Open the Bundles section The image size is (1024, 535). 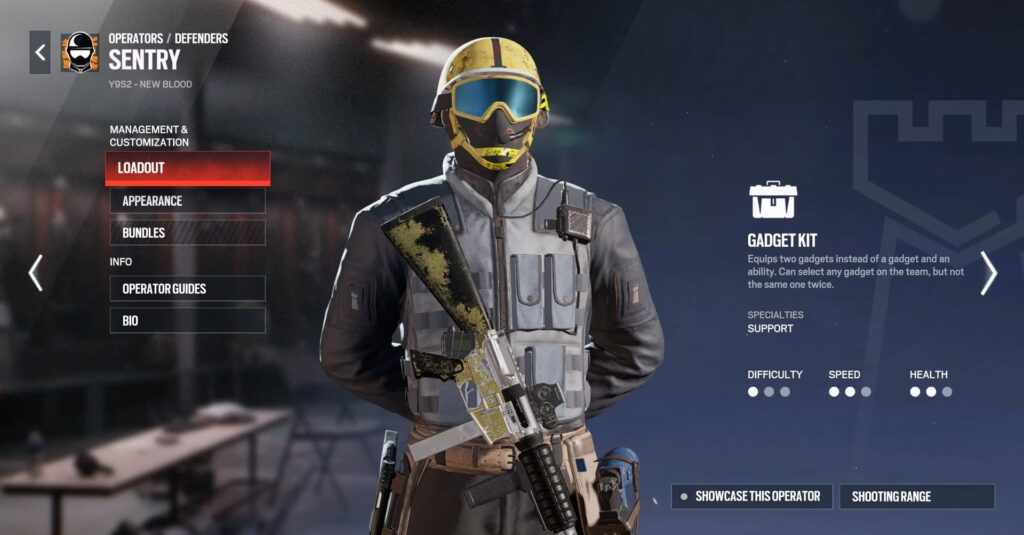[187, 233]
